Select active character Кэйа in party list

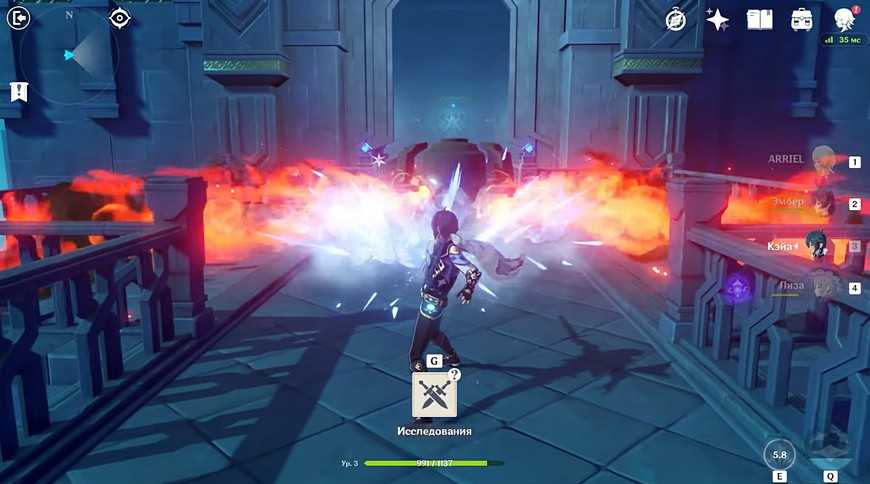(x=823, y=246)
